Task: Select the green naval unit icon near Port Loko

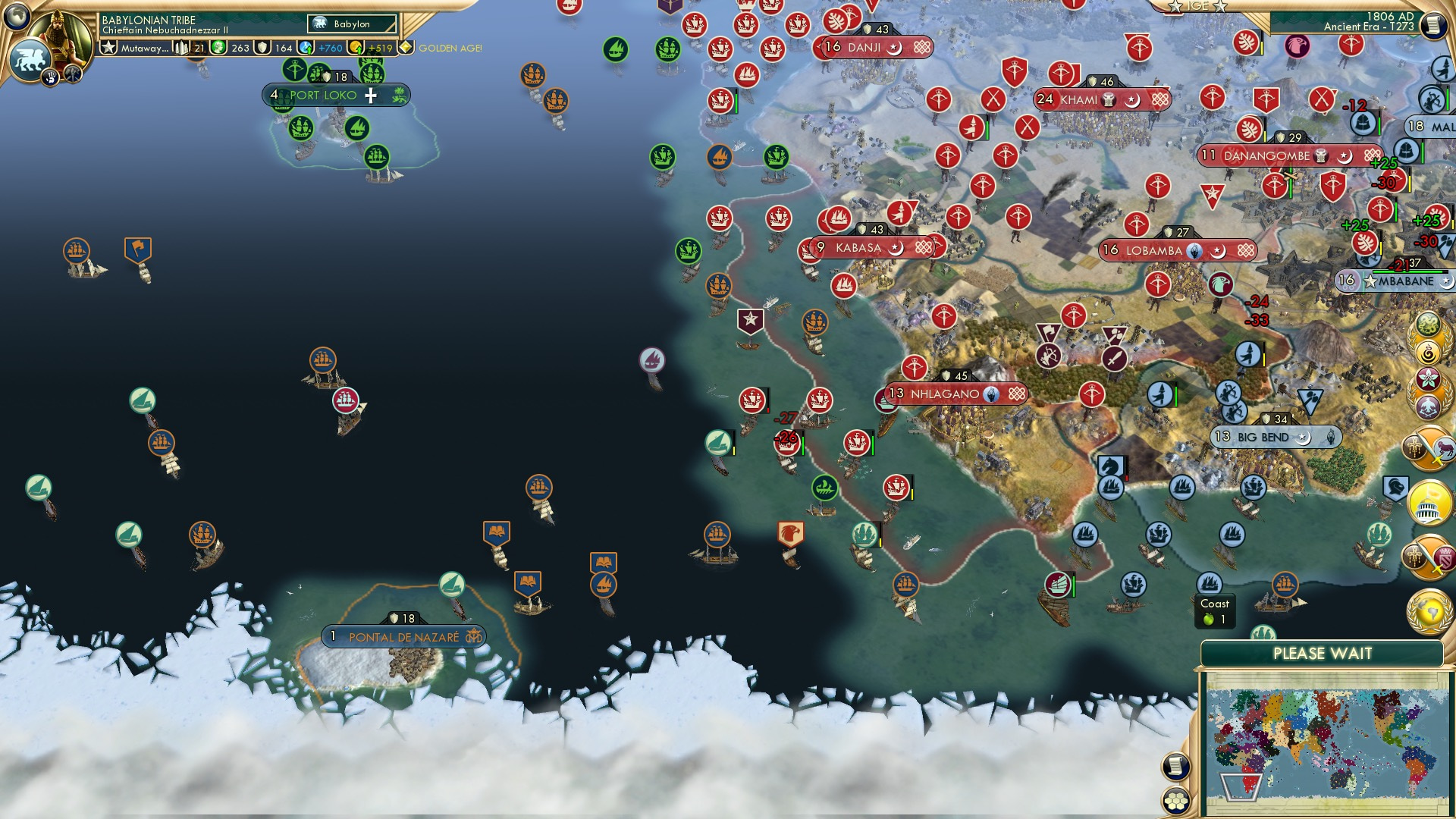Action: 302,128
